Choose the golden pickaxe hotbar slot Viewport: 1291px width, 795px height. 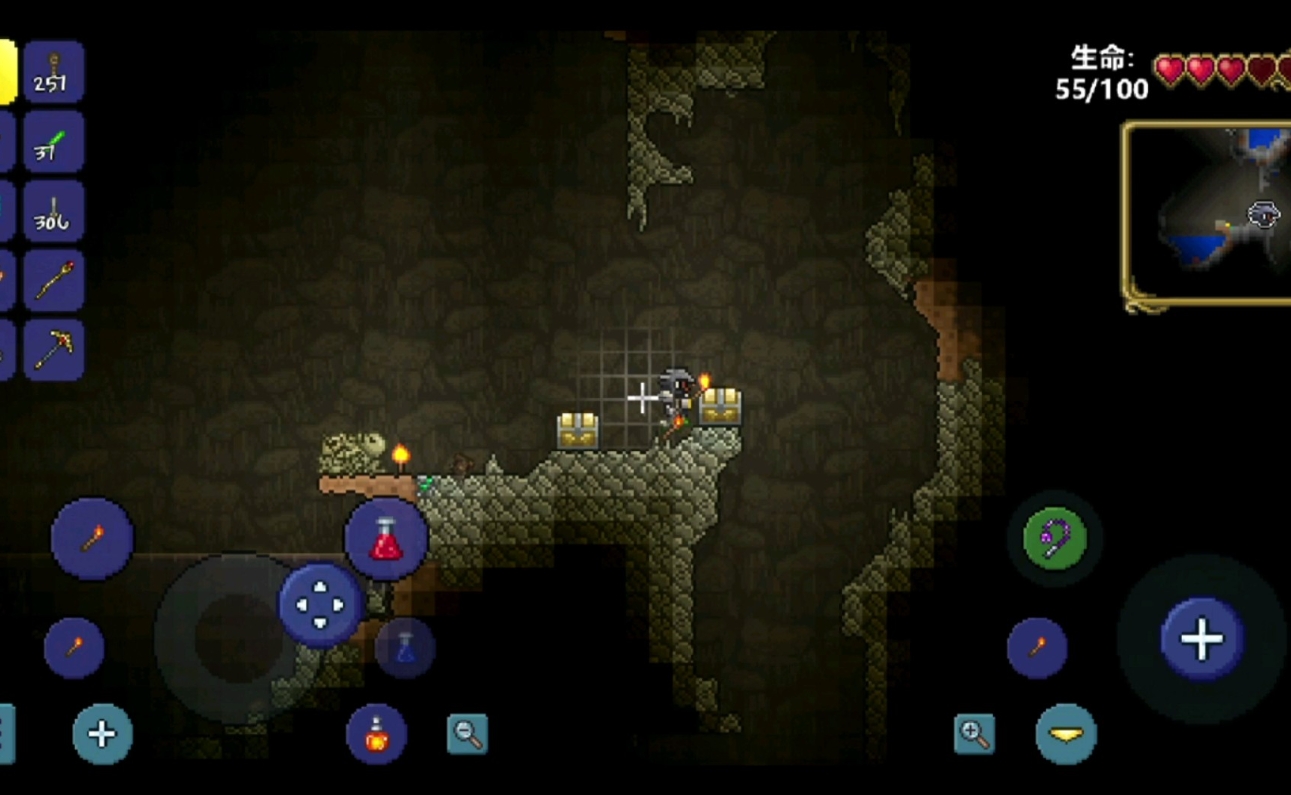pos(54,350)
